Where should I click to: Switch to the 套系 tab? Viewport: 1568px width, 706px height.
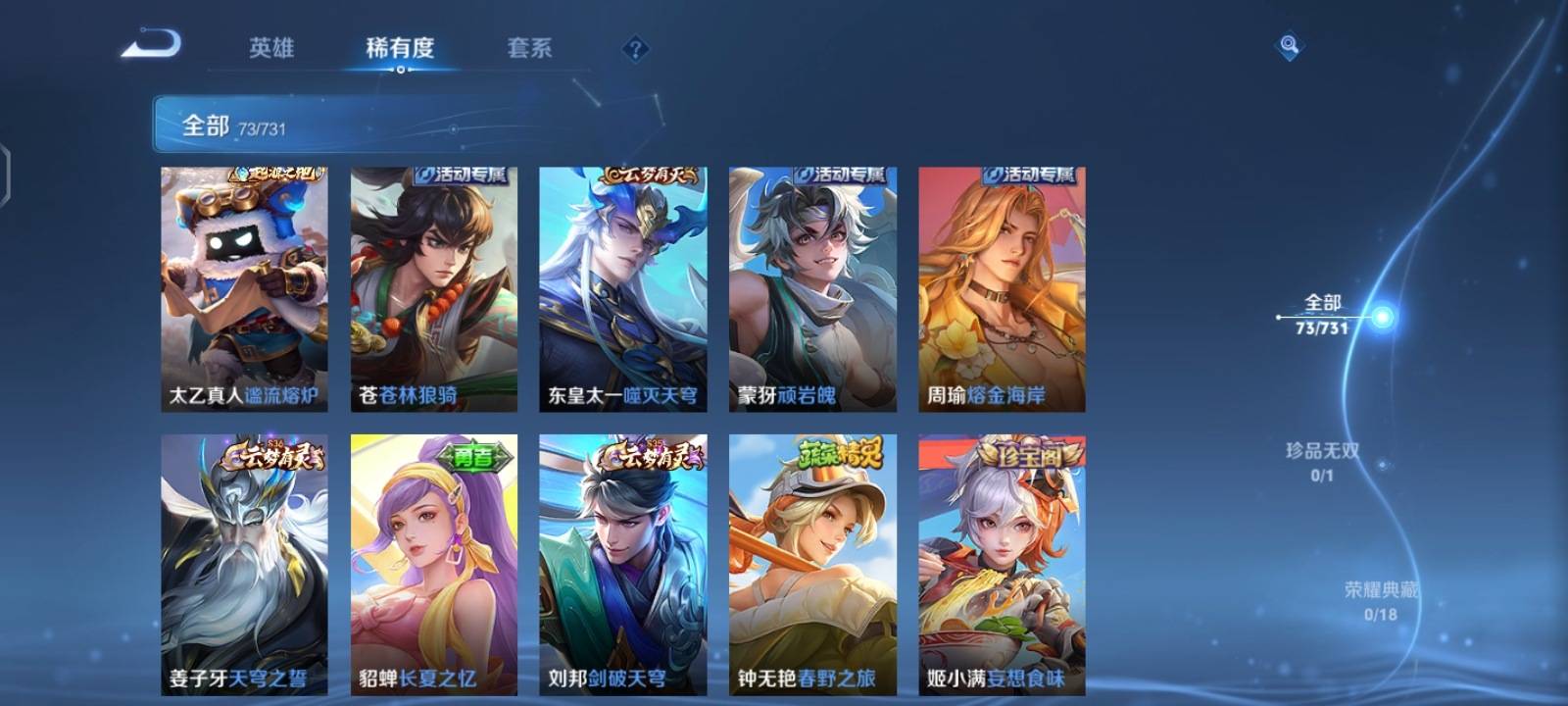click(x=529, y=46)
